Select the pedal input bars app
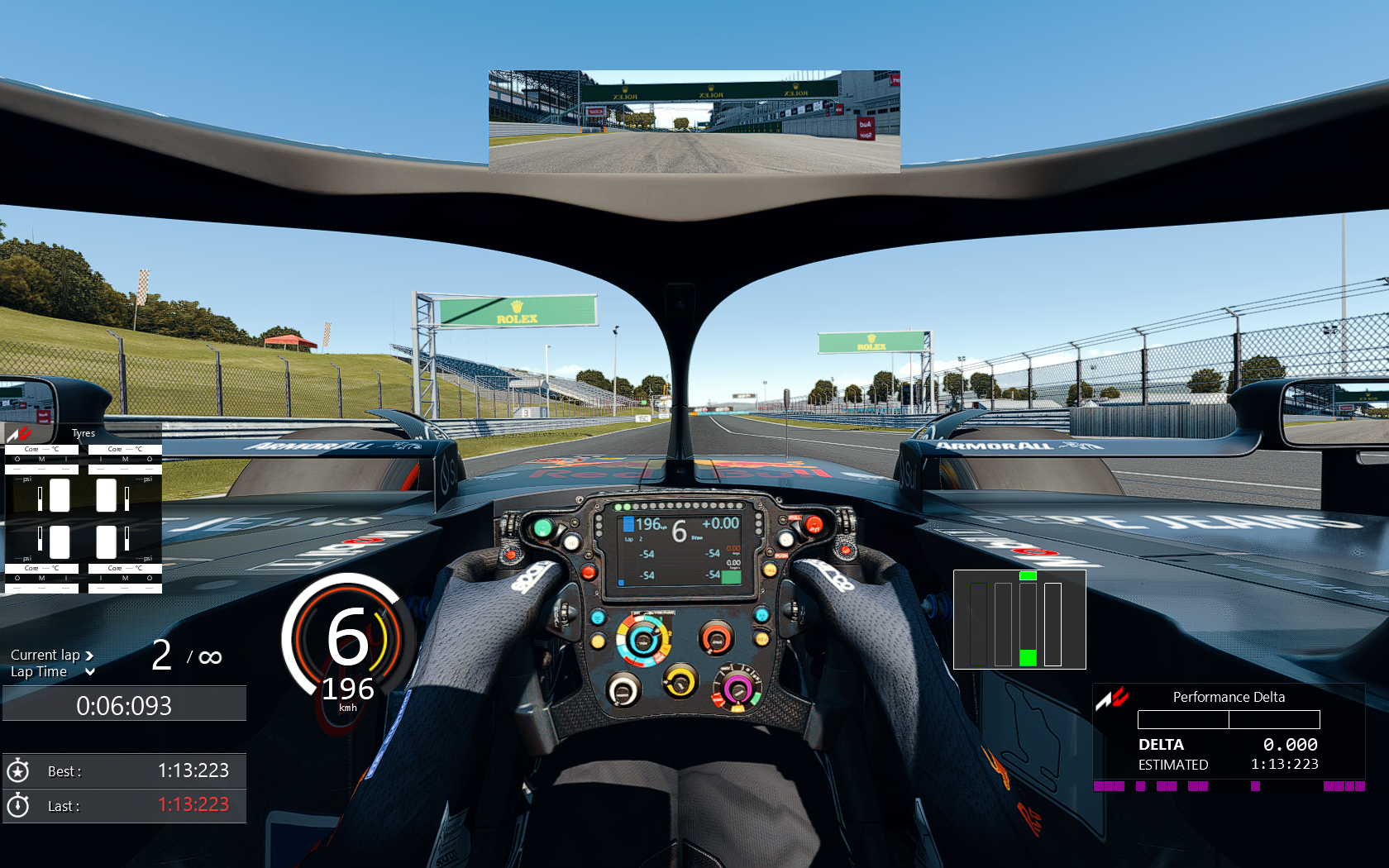The height and width of the screenshot is (868, 1389). [x=1019, y=619]
